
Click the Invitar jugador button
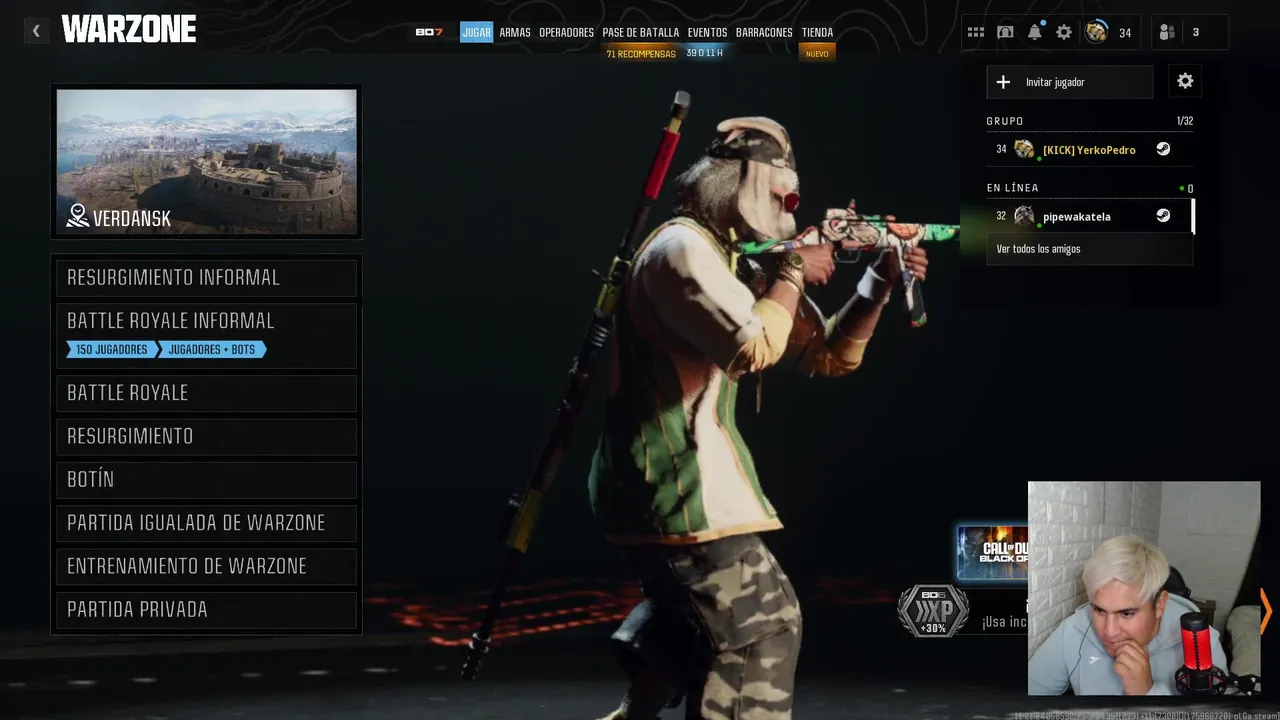tap(1069, 82)
